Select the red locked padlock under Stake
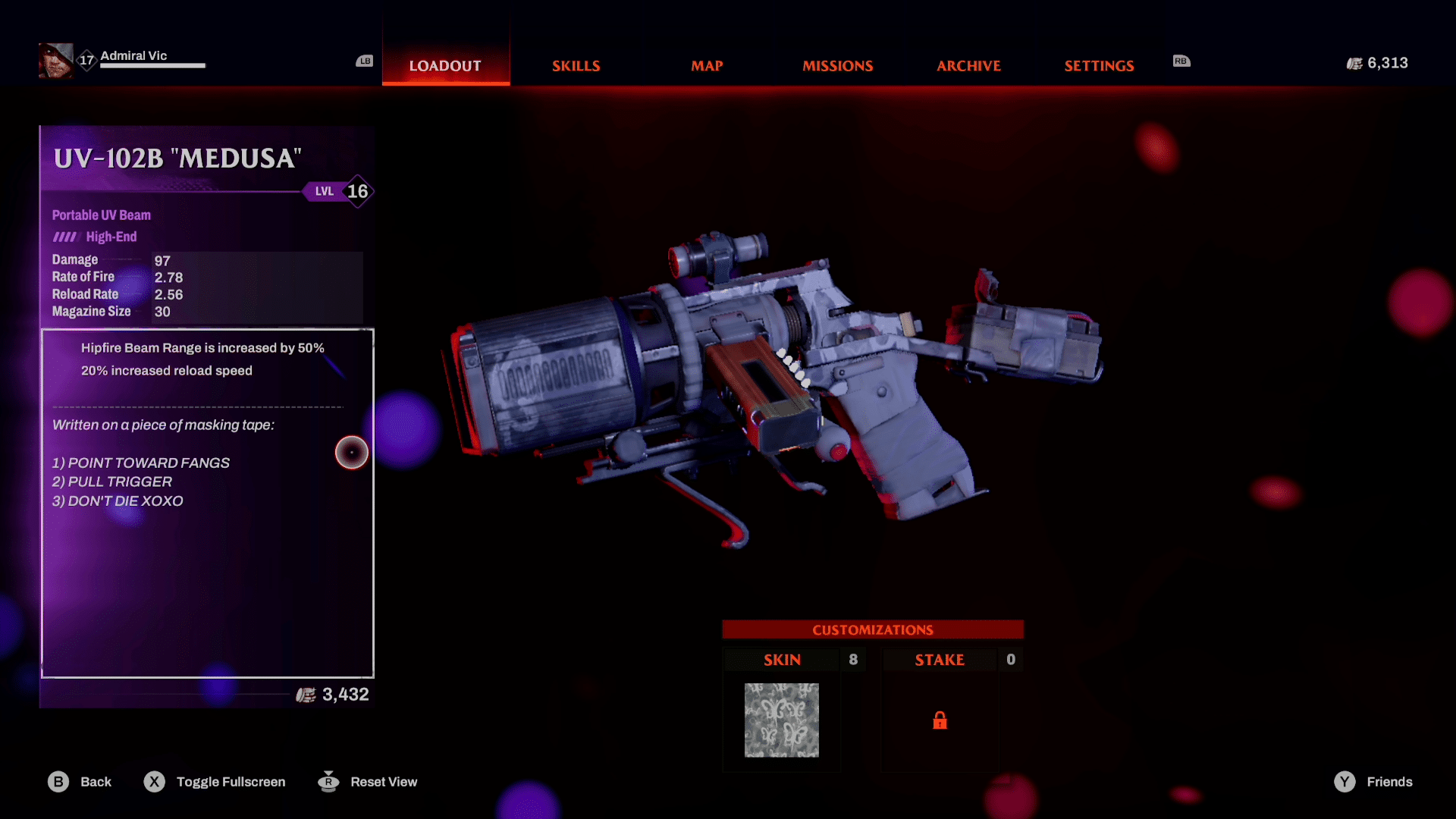The height and width of the screenshot is (819, 1456). tap(940, 720)
